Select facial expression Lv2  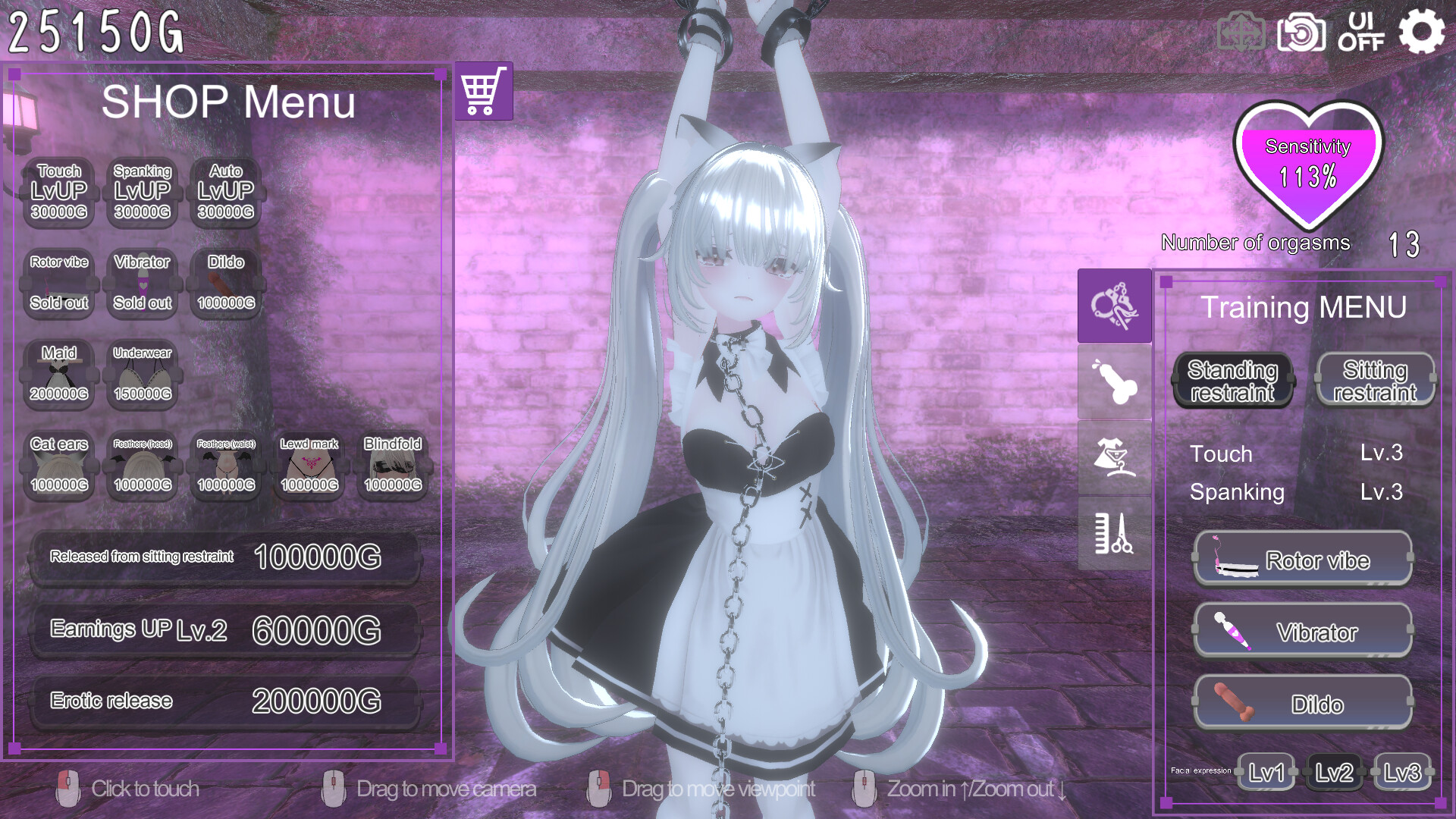tap(1333, 773)
